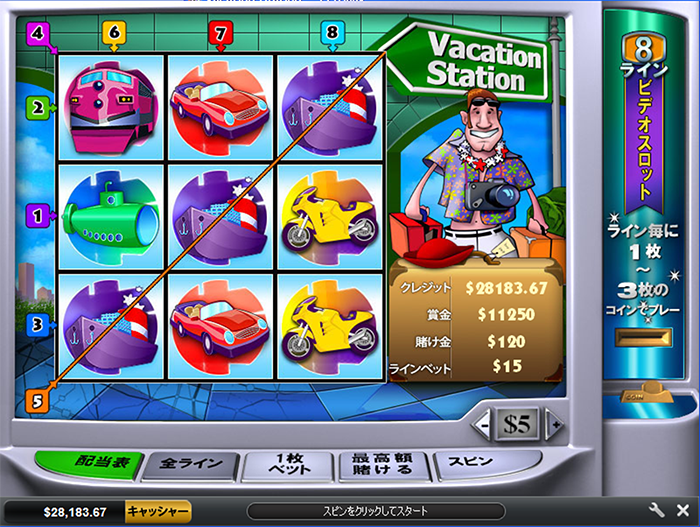Image resolution: width=700 pixels, height=527 pixels.
Task: Select payline marker number 1
Action: point(39,214)
